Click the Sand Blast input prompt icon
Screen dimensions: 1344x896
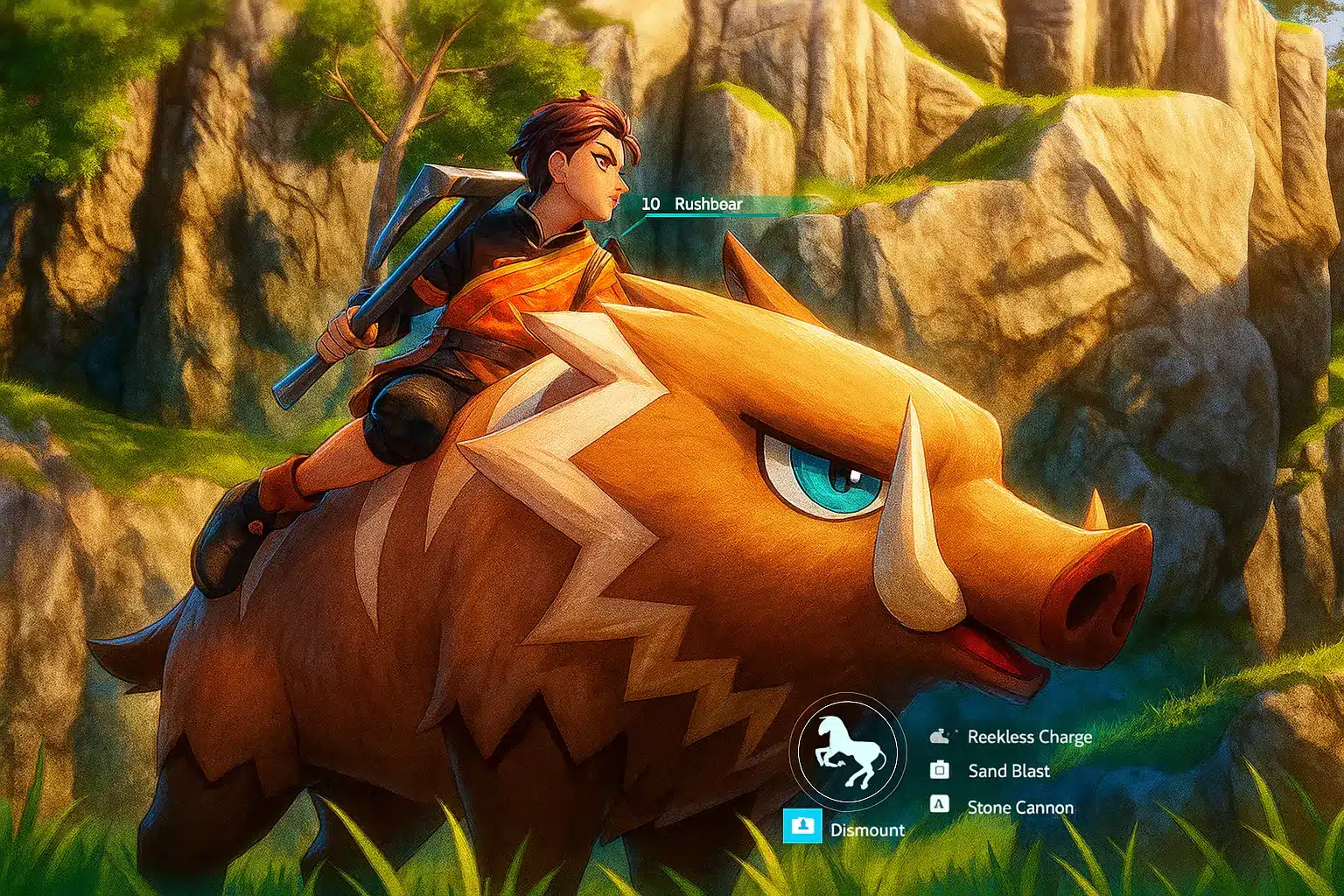(940, 771)
